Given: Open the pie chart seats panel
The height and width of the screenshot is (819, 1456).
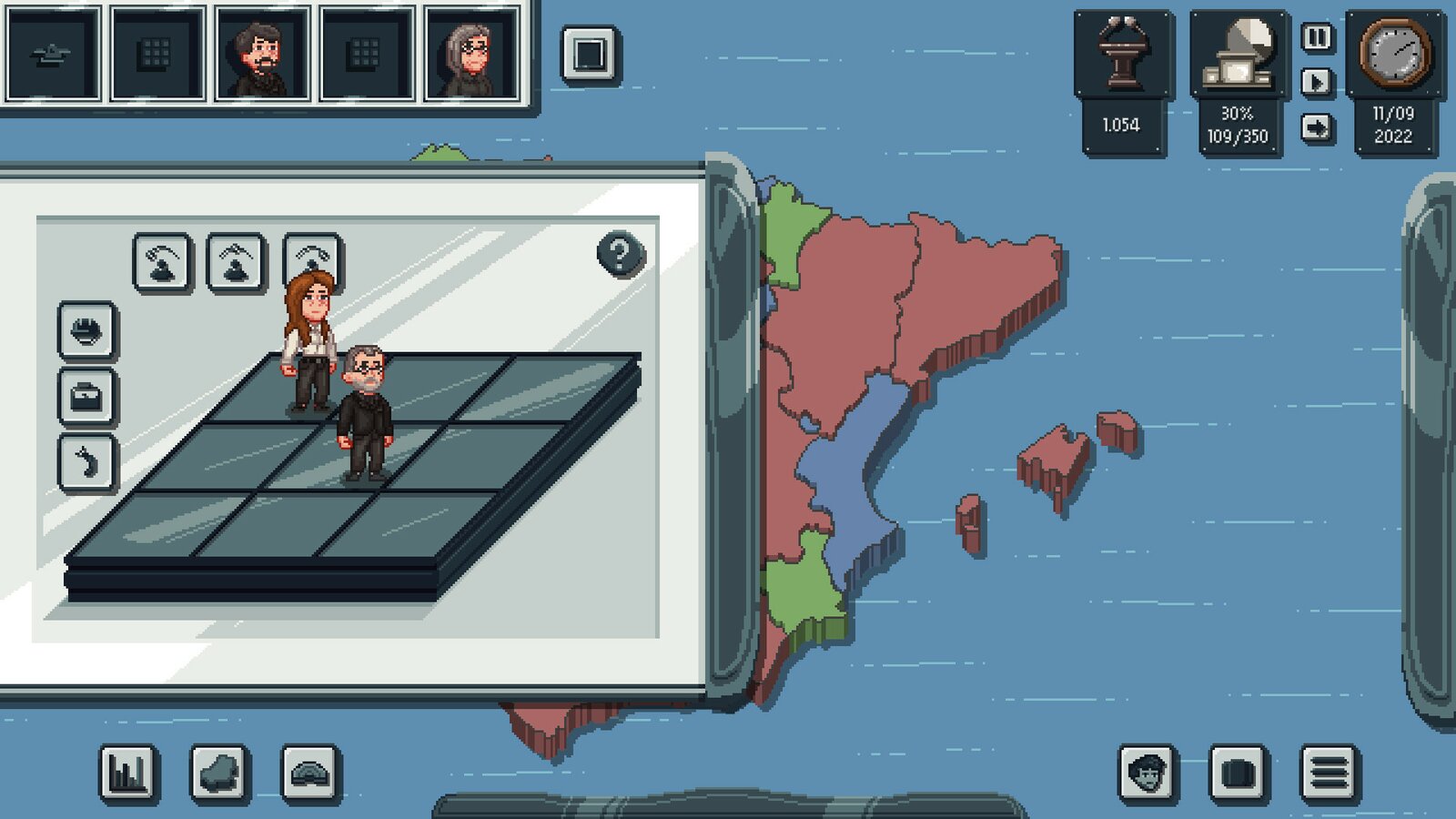Looking at the screenshot, I should click(x=1238, y=55).
